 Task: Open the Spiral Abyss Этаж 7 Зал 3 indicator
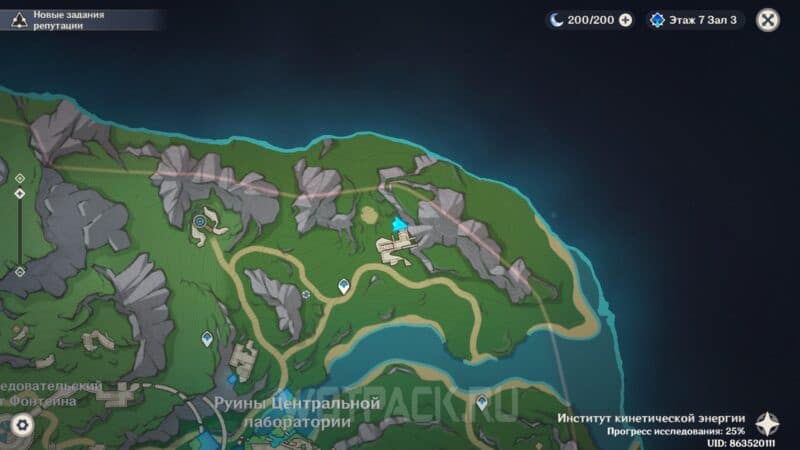695,20
